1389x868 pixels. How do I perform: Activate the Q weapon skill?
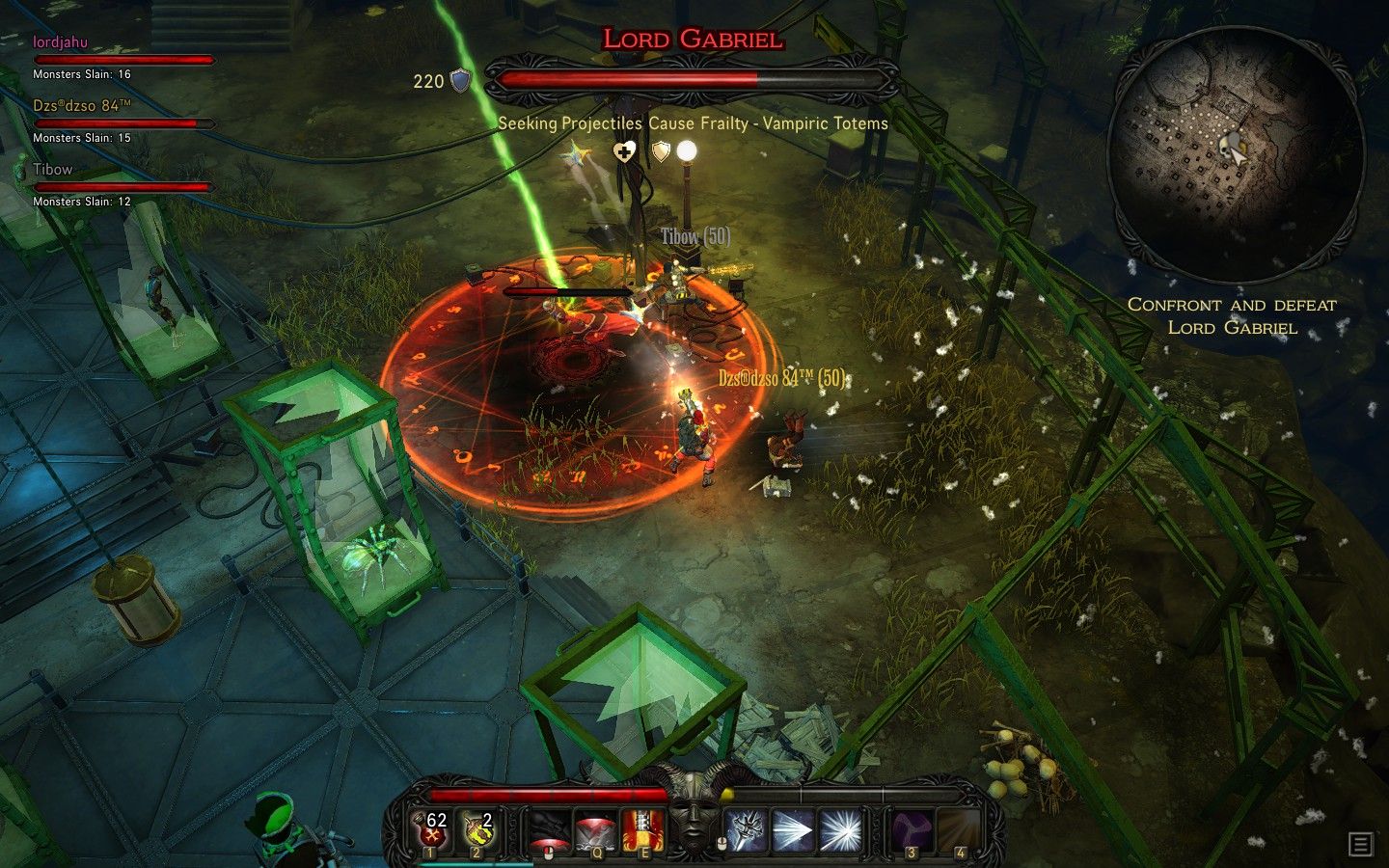594,828
